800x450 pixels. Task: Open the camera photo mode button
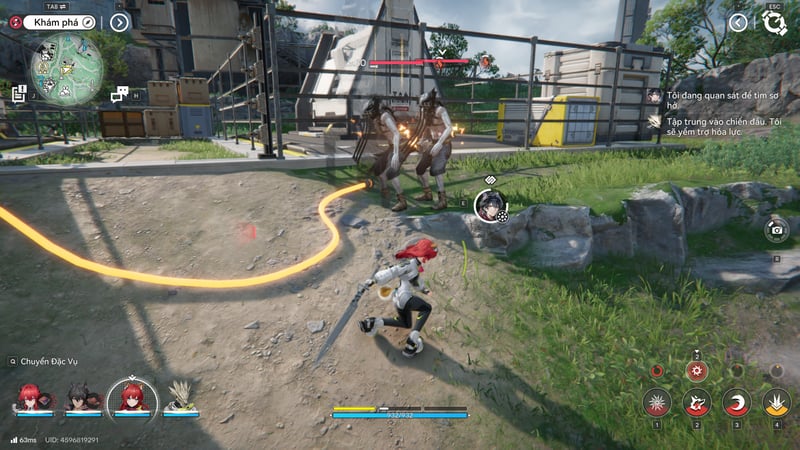776,230
